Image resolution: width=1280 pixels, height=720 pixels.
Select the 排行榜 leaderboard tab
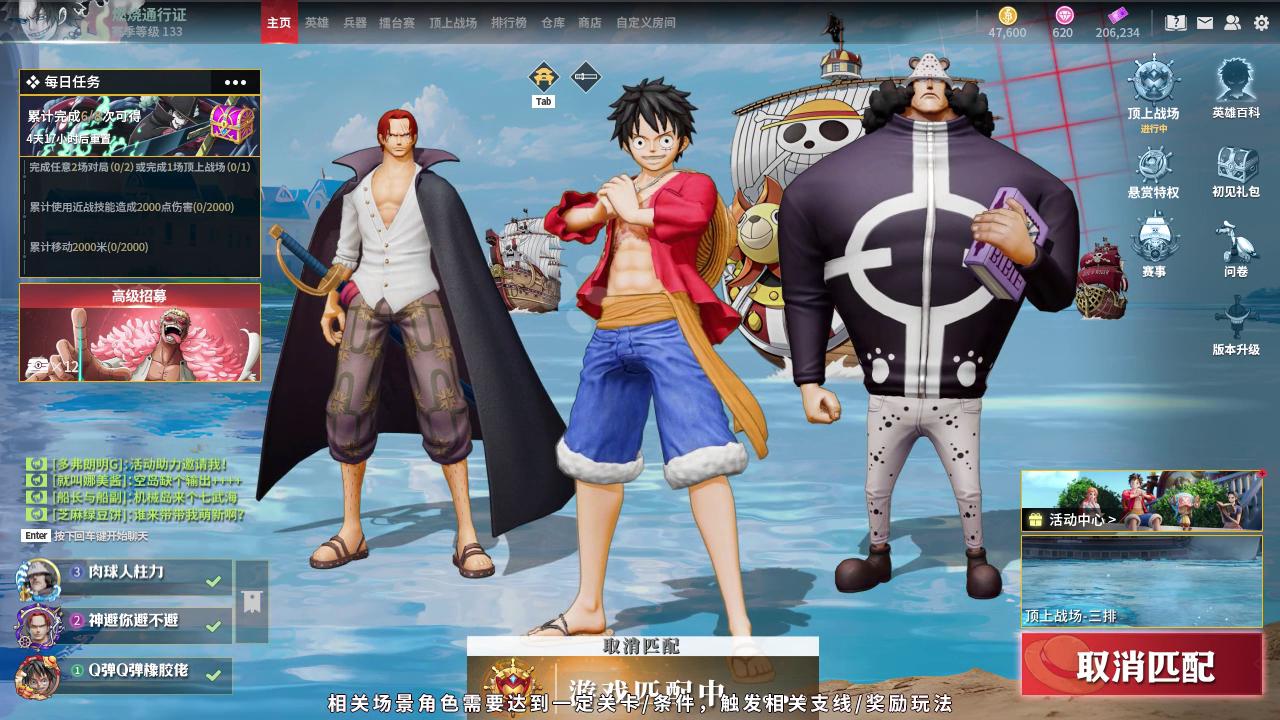point(508,22)
